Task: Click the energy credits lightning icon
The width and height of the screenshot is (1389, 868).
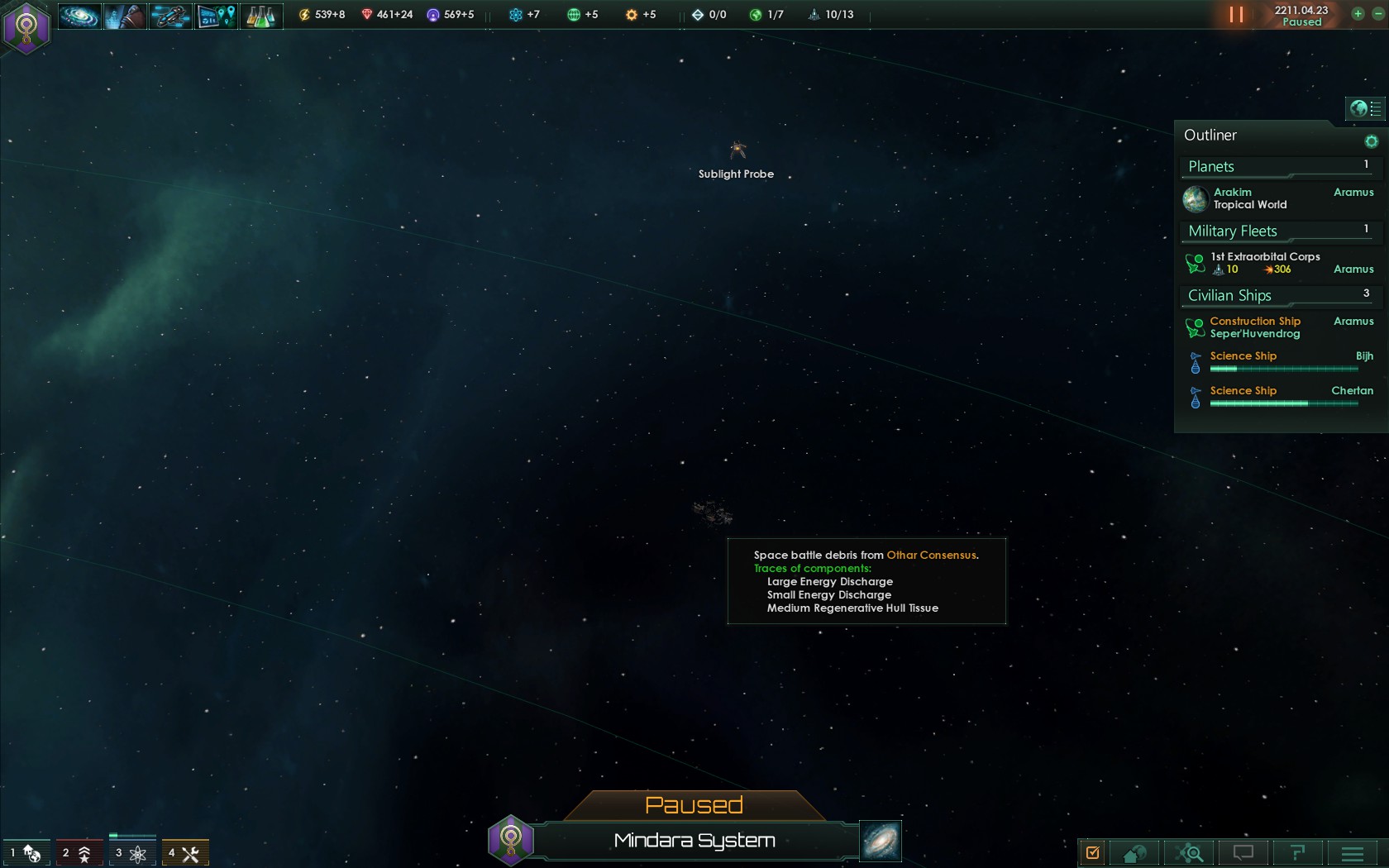Action: click(x=304, y=15)
